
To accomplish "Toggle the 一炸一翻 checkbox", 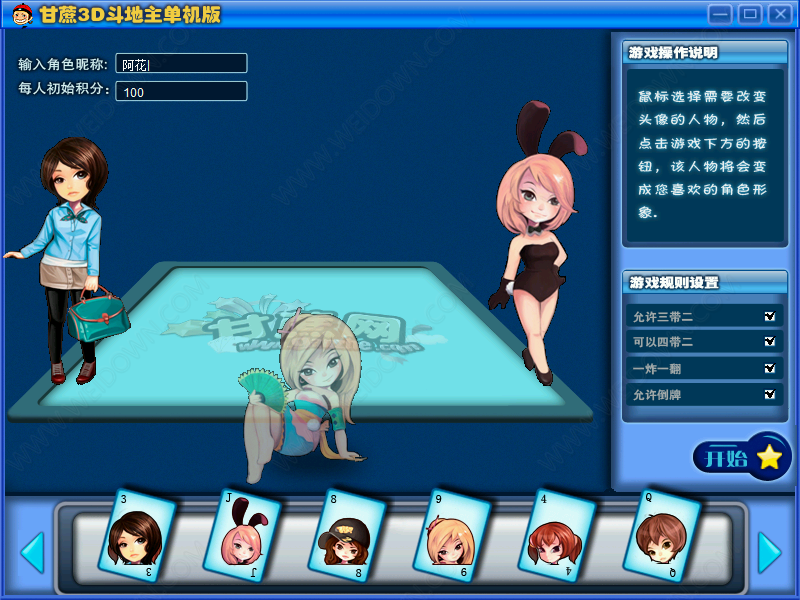I will (769, 368).
